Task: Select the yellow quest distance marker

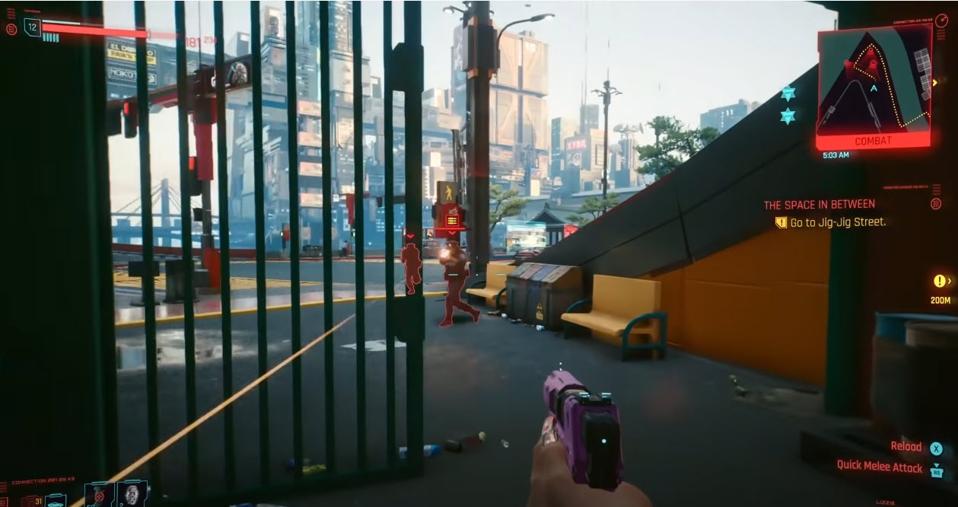Action: 940,281
